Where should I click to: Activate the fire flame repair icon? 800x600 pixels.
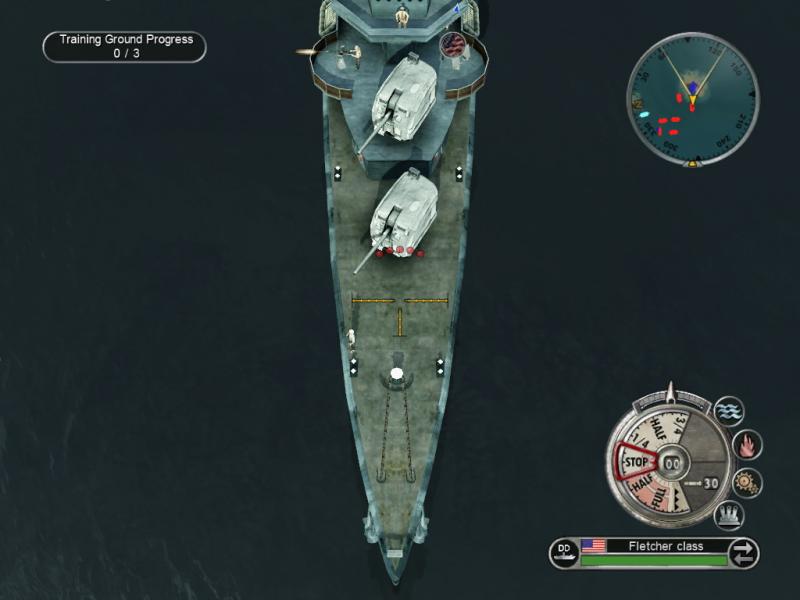coord(746,445)
